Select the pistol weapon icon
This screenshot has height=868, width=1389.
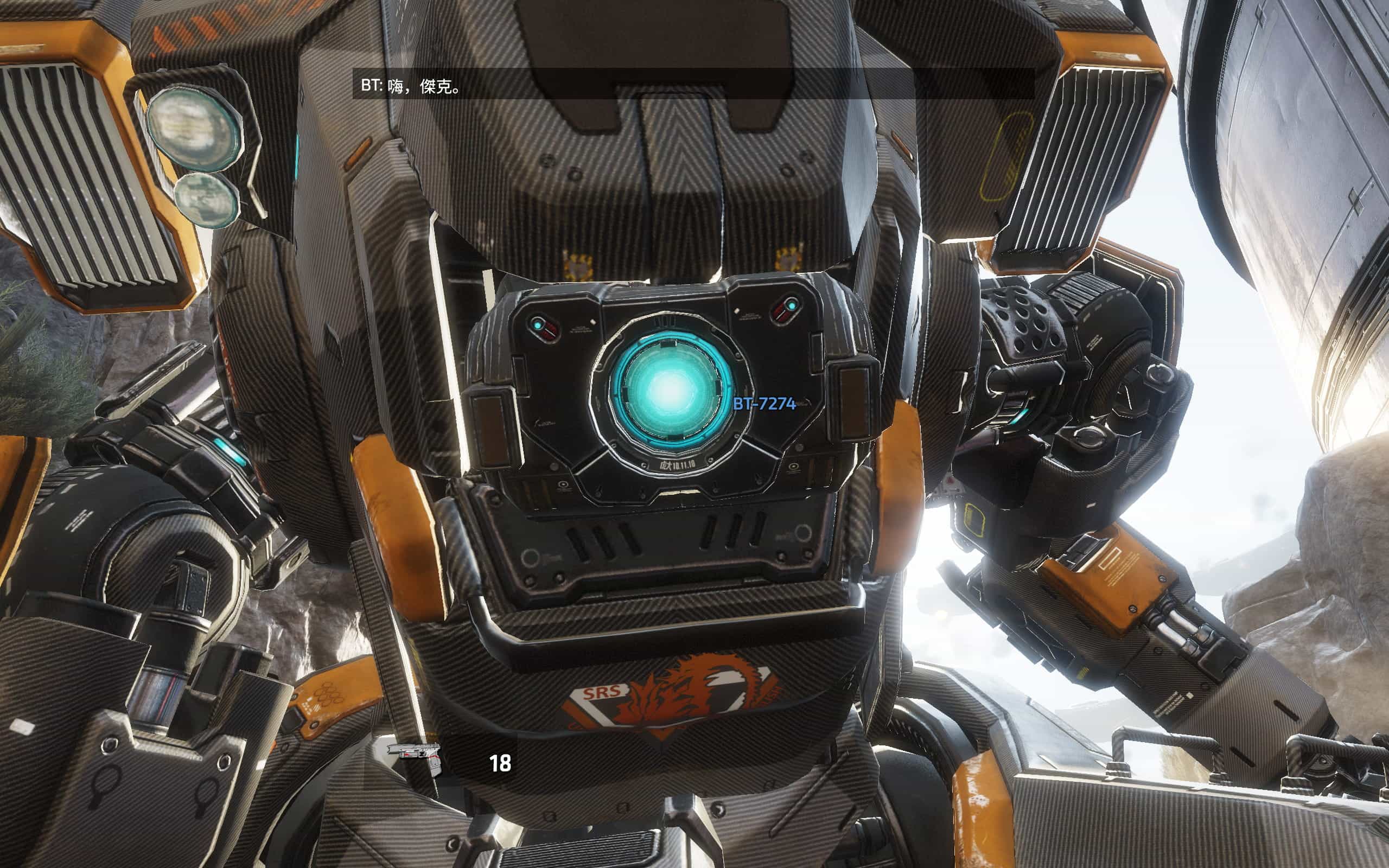[x=415, y=757]
